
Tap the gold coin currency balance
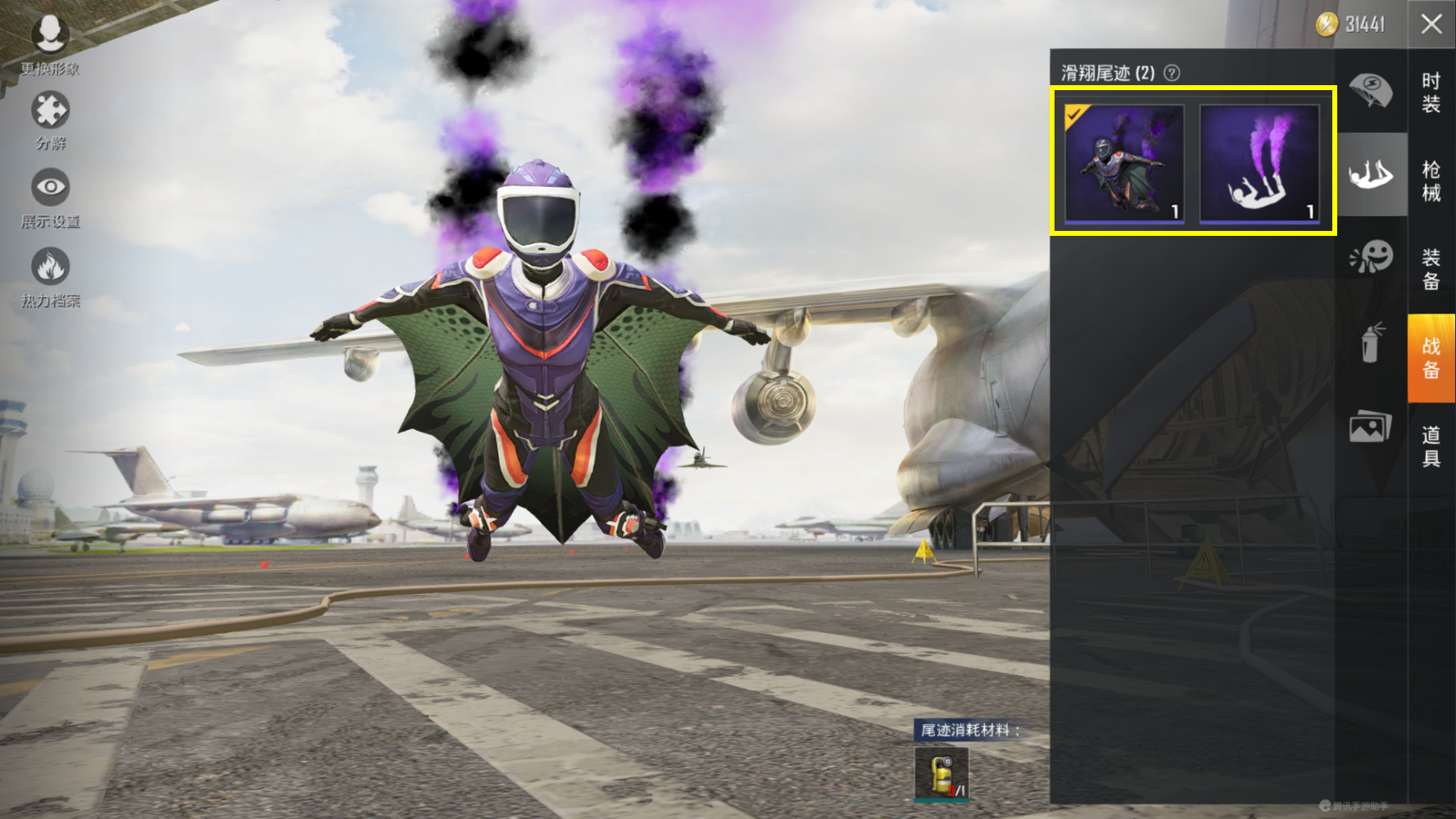(1350, 25)
